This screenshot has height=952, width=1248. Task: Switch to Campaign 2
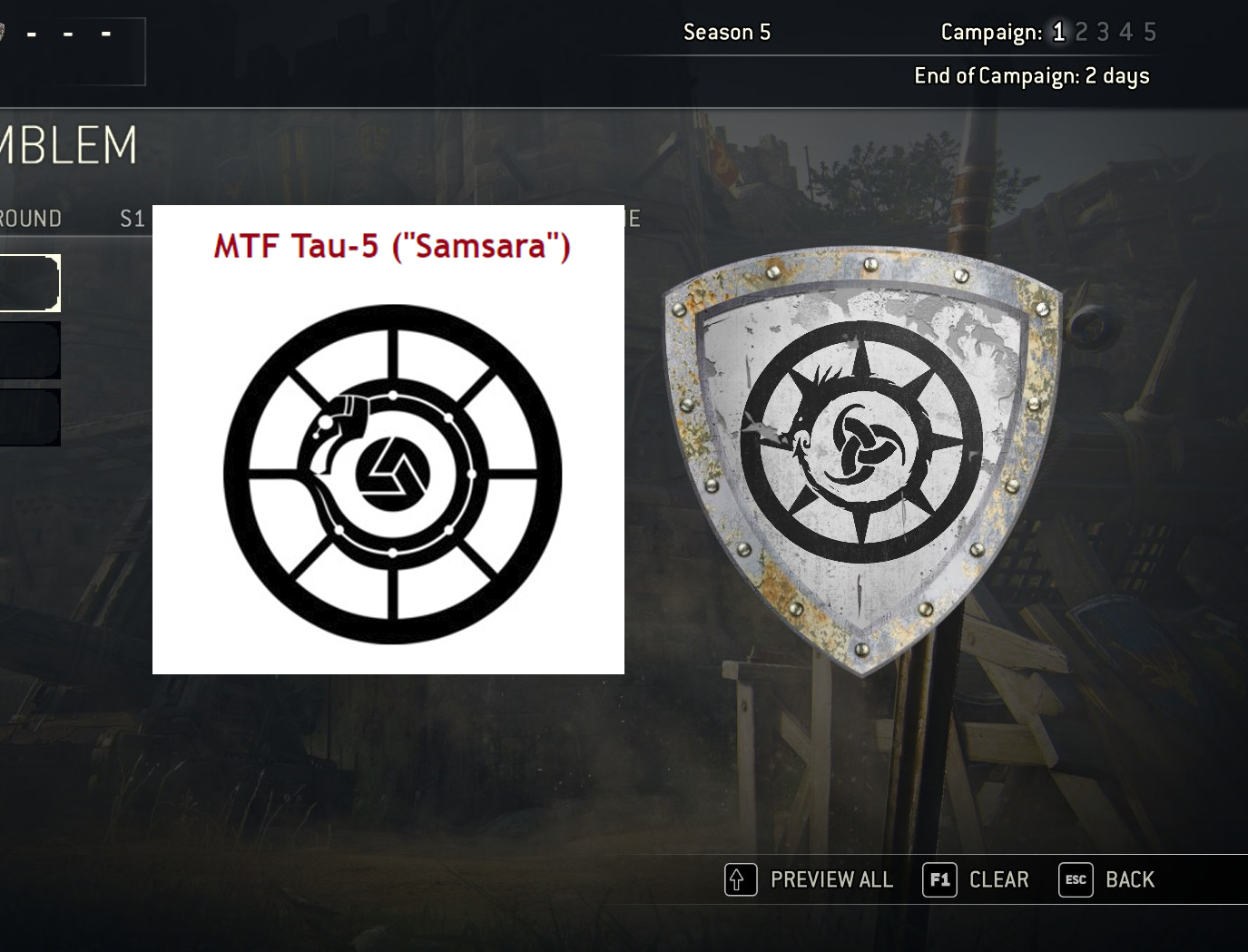coord(1082,32)
